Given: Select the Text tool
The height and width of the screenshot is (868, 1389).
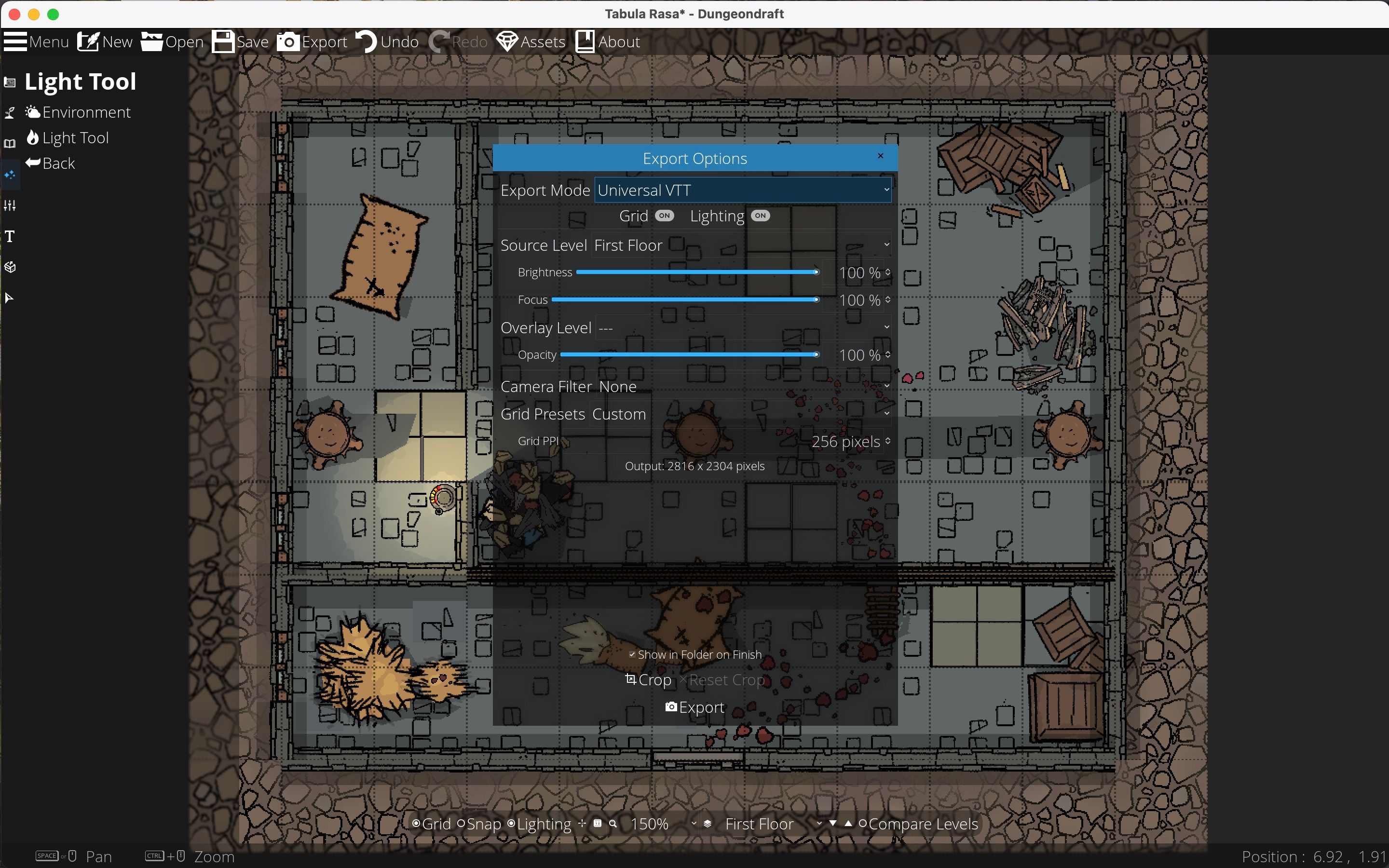Looking at the screenshot, I should tap(10, 236).
